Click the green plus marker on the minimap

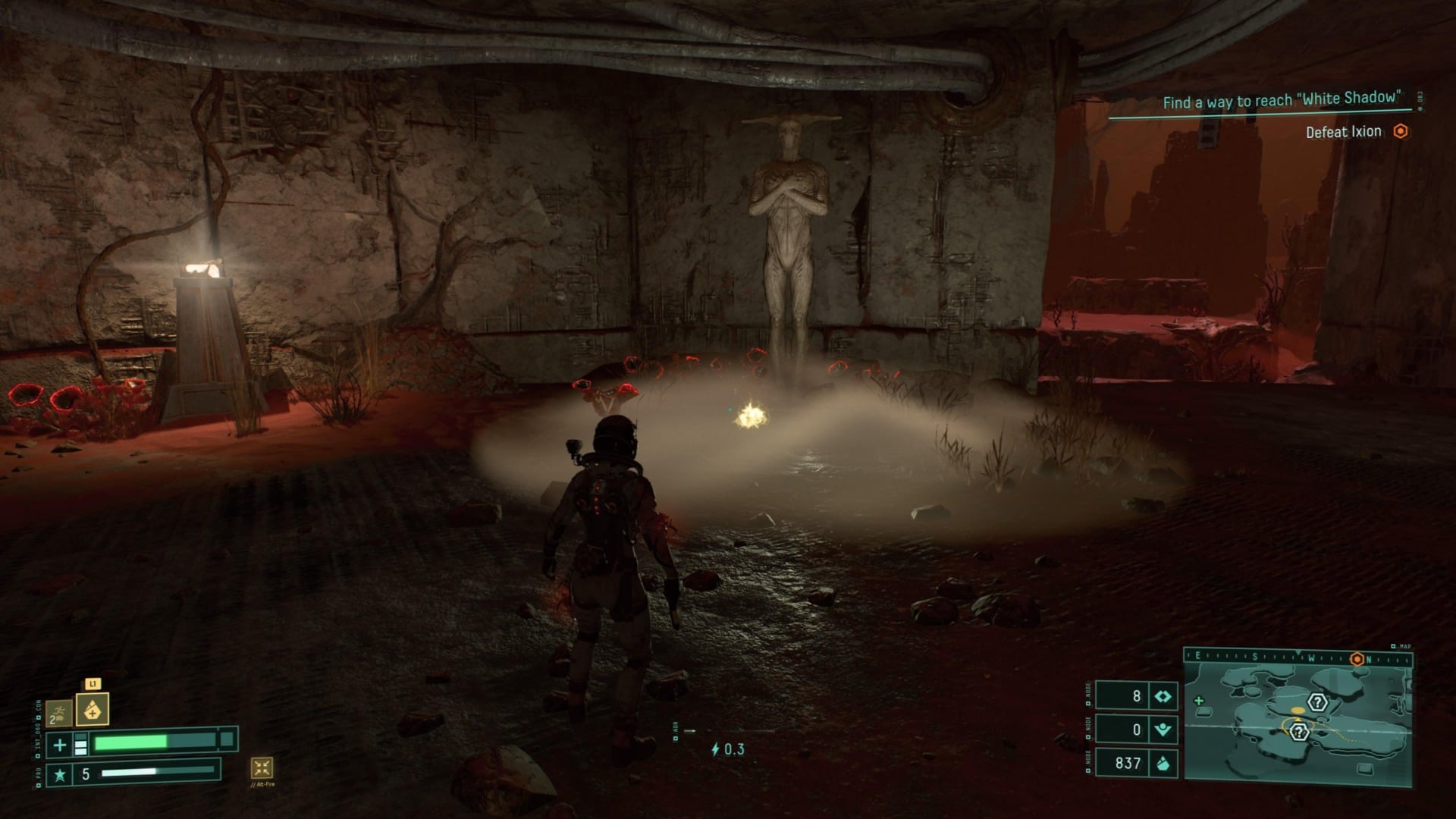click(x=1199, y=701)
